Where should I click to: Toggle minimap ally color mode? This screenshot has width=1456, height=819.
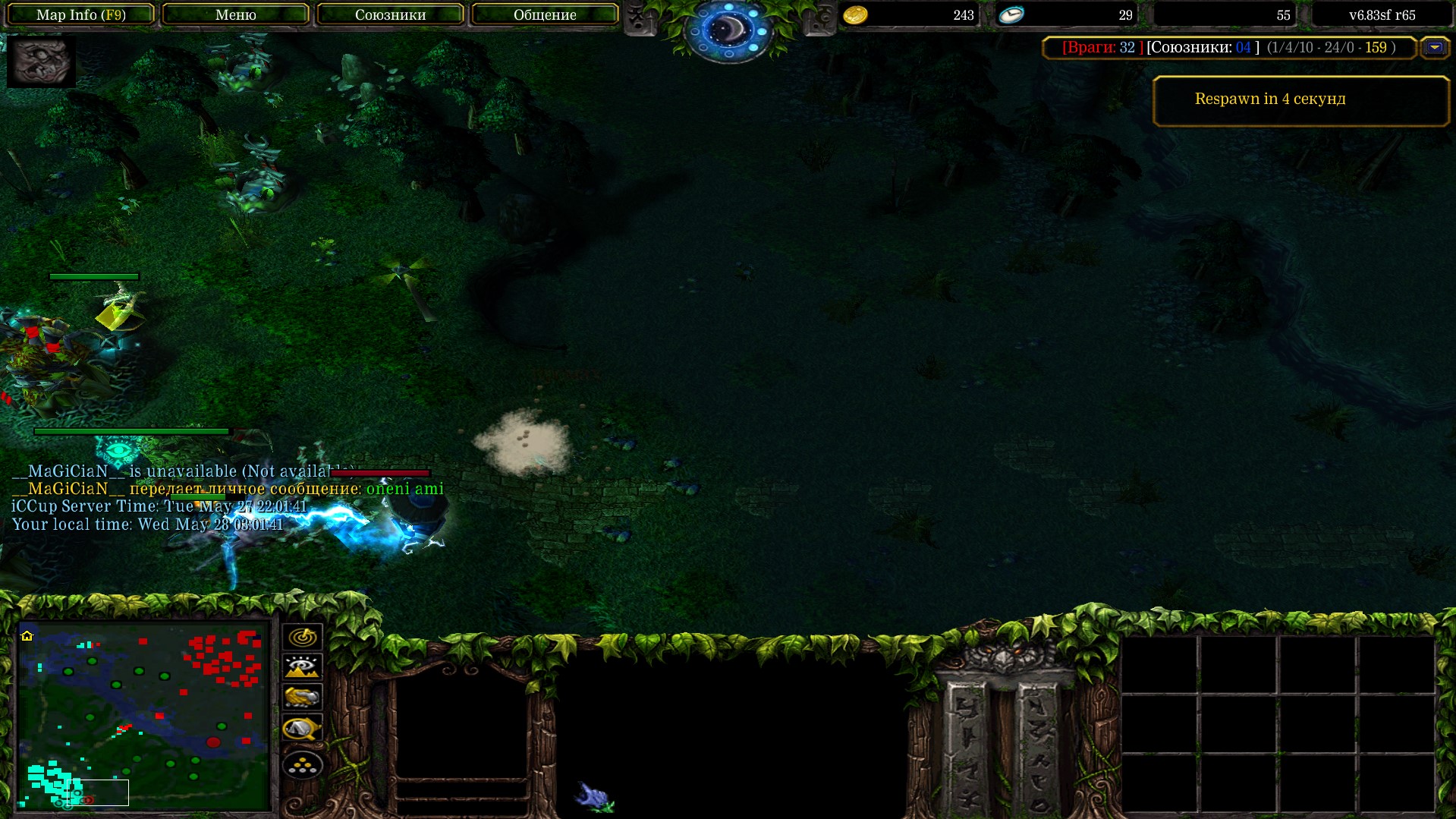pyautogui.click(x=303, y=698)
